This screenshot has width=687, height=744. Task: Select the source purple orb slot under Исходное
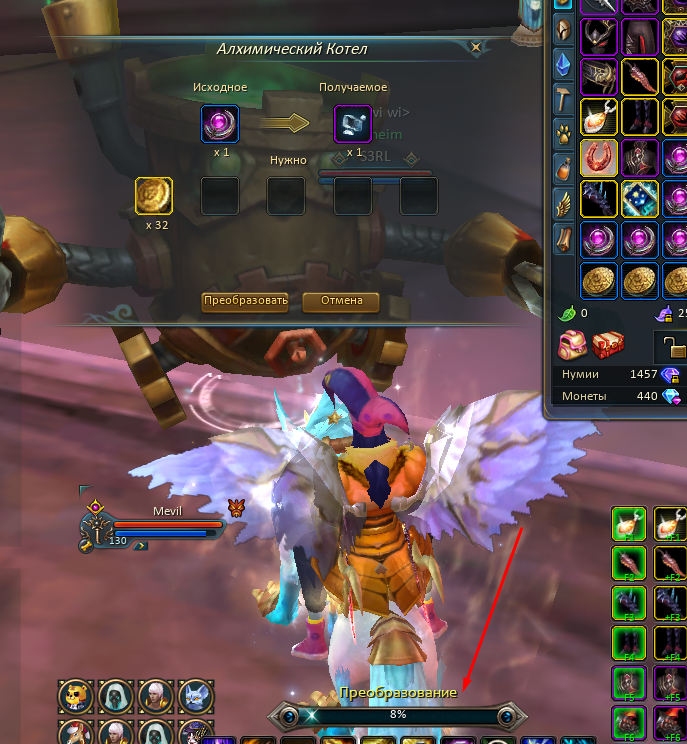(x=220, y=125)
